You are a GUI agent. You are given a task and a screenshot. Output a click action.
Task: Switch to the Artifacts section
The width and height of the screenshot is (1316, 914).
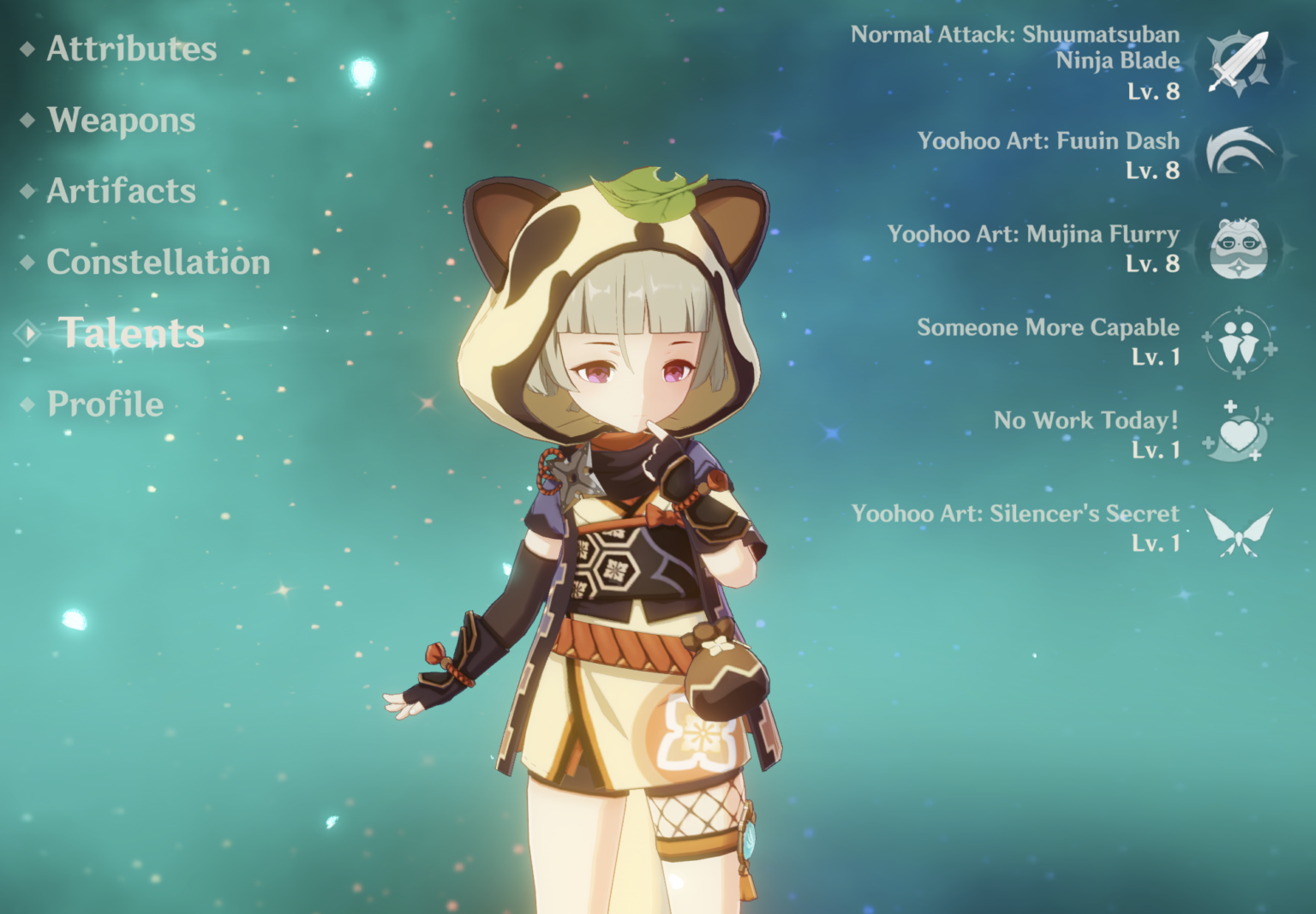coord(121,192)
